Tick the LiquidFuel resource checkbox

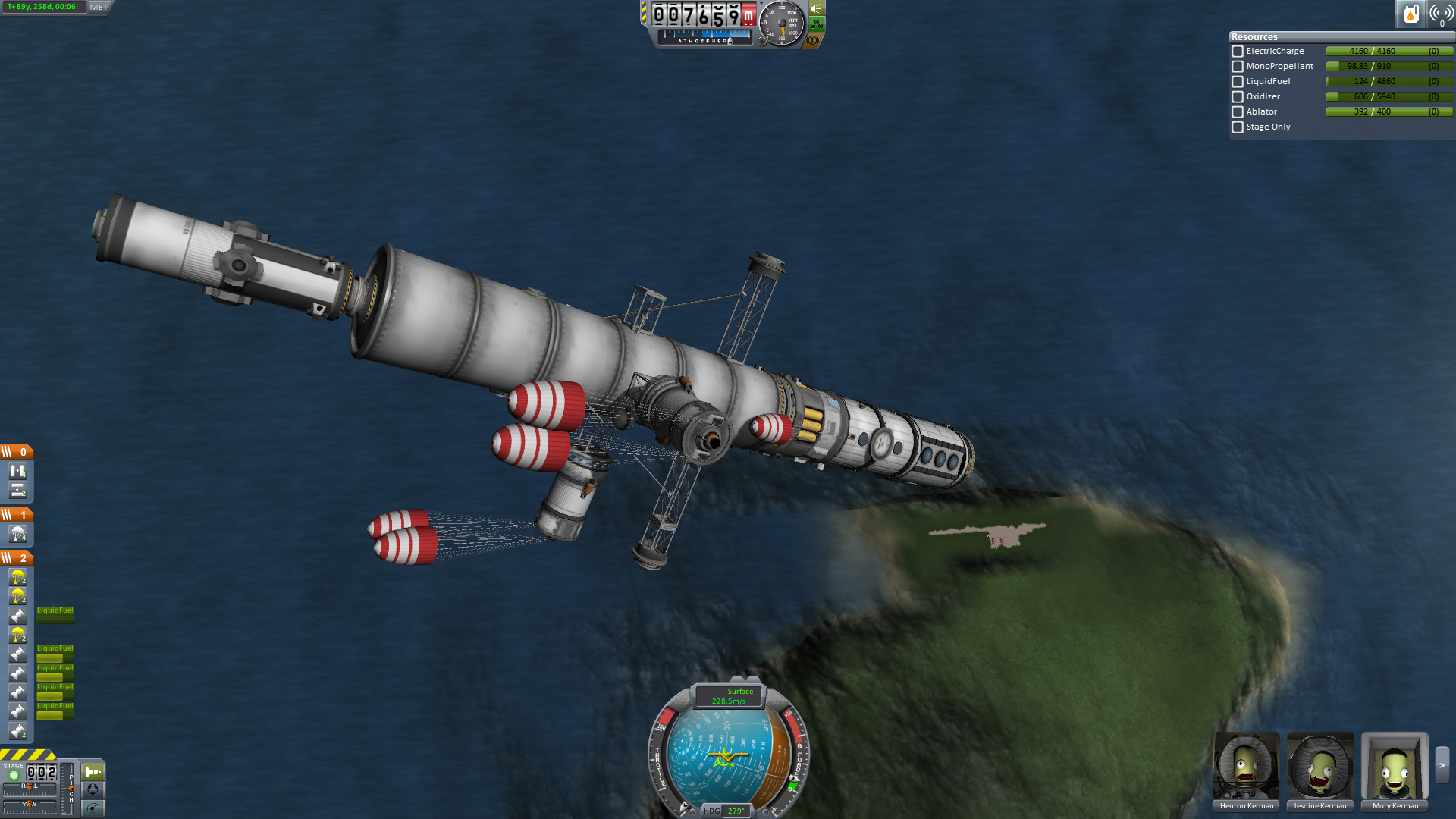tap(1238, 82)
